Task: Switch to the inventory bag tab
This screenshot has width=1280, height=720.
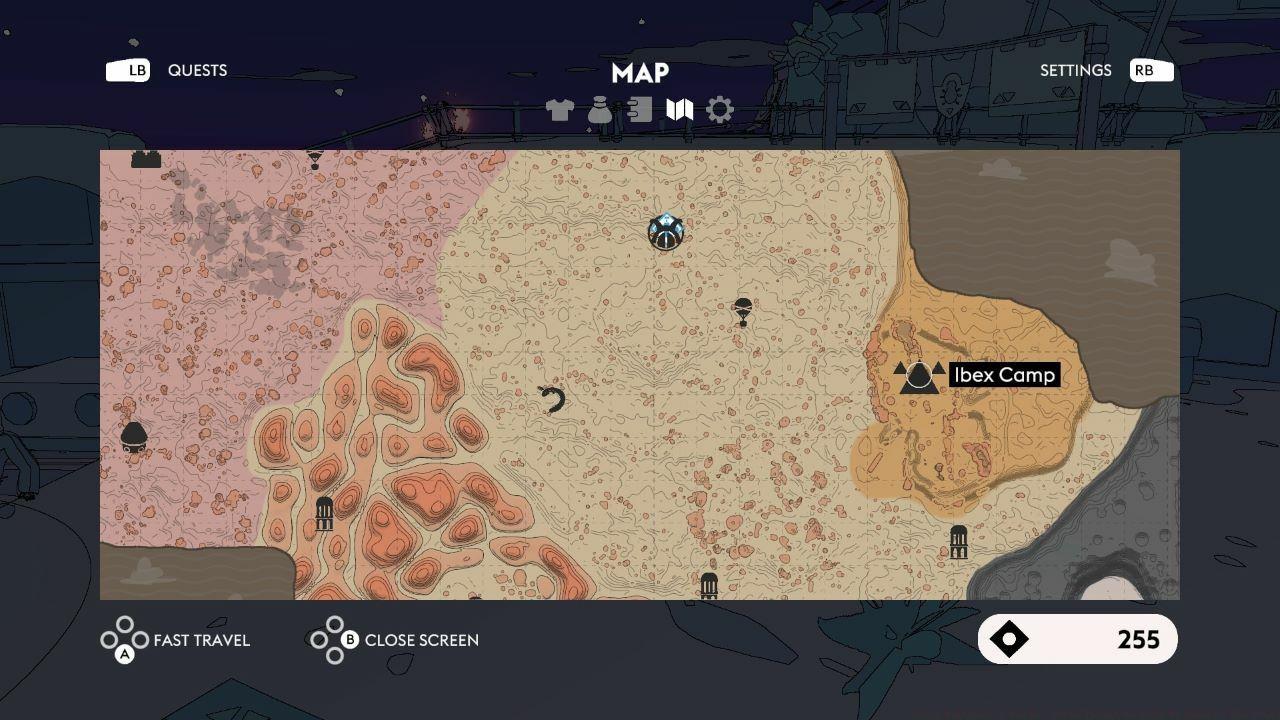Action: pos(600,110)
